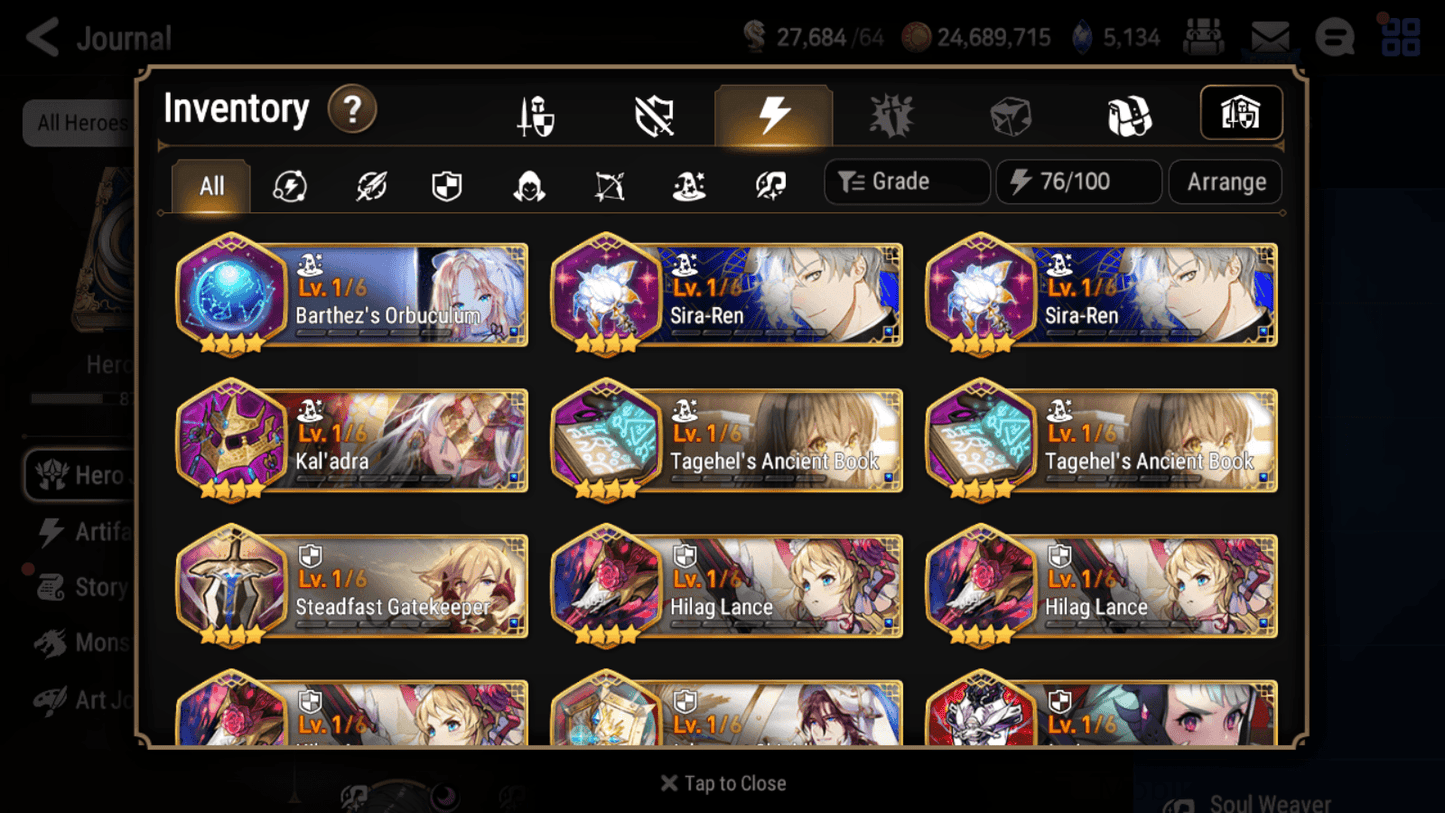Image resolution: width=1445 pixels, height=813 pixels.
Task: Open the Materials cube inventory category
Action: click(x=1011, y=113)
